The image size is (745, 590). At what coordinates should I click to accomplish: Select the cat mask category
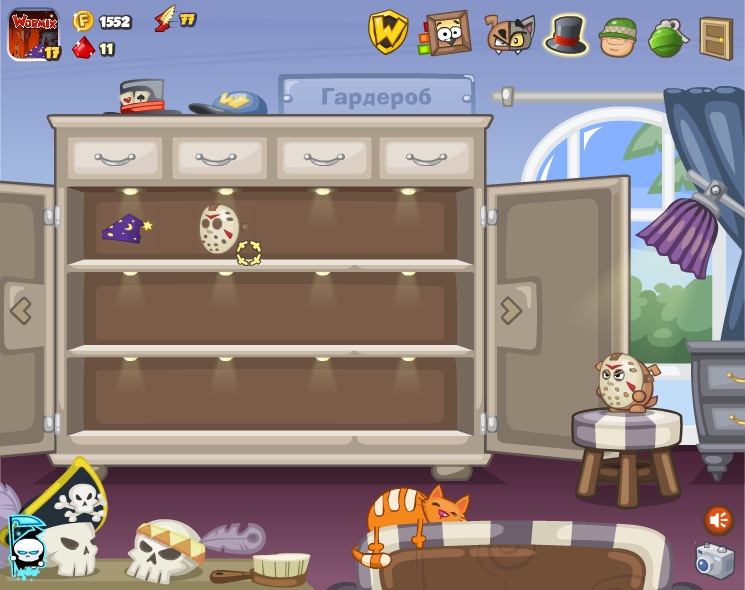click(x=509, y=34)
